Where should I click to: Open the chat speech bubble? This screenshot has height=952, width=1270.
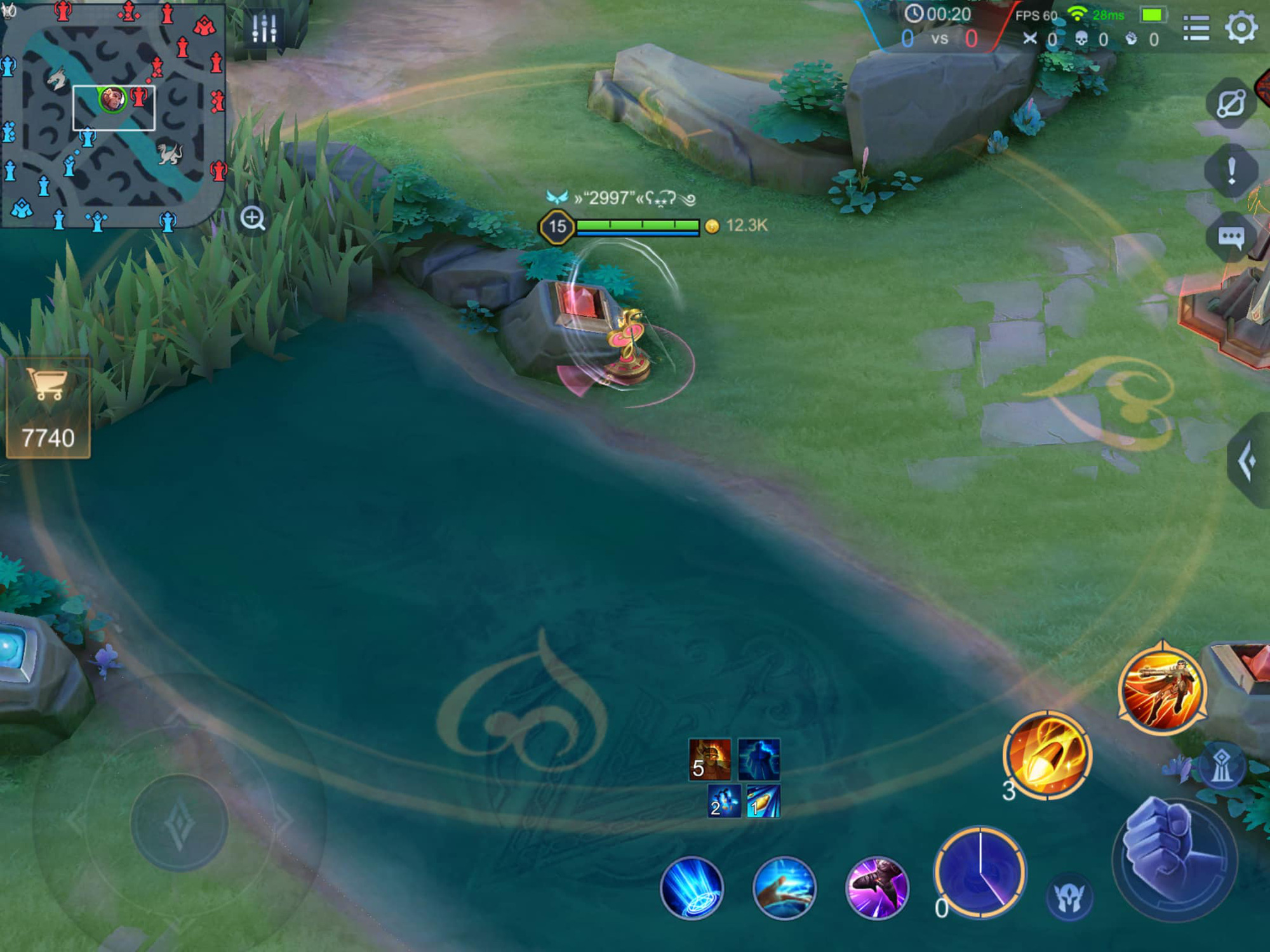(1231, 238)
